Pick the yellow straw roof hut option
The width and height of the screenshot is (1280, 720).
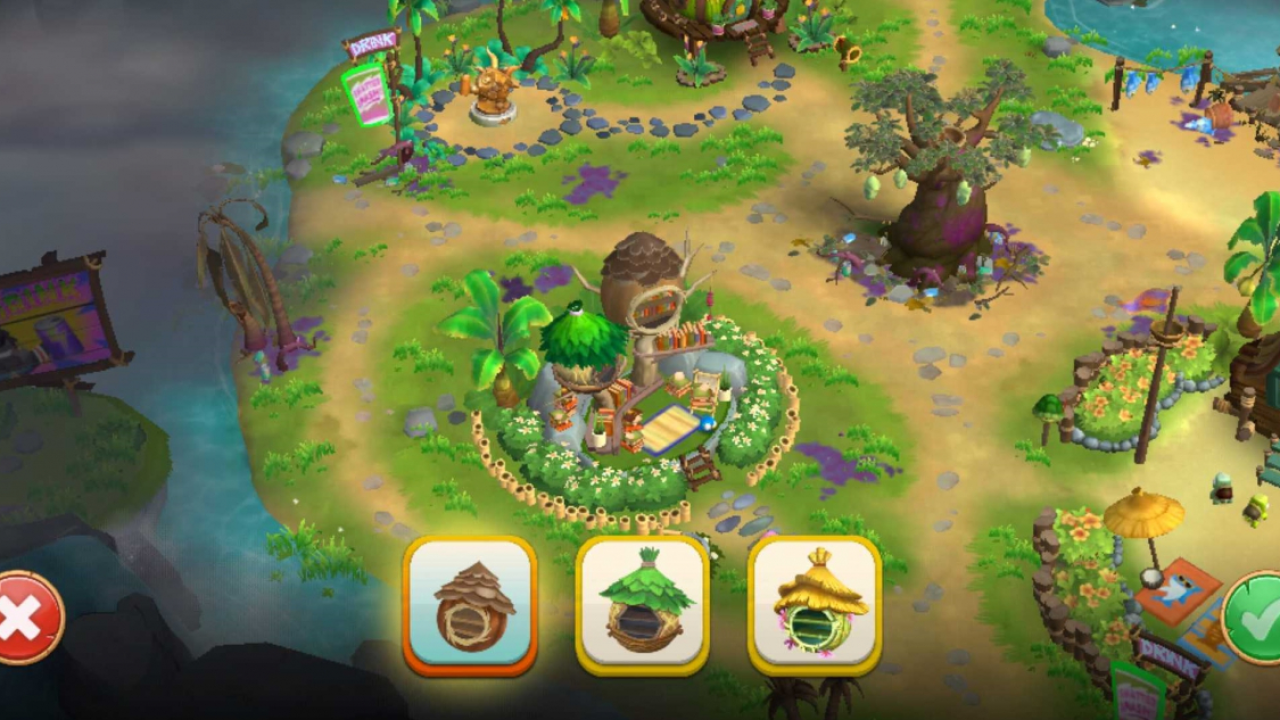[x=815, y=605]
